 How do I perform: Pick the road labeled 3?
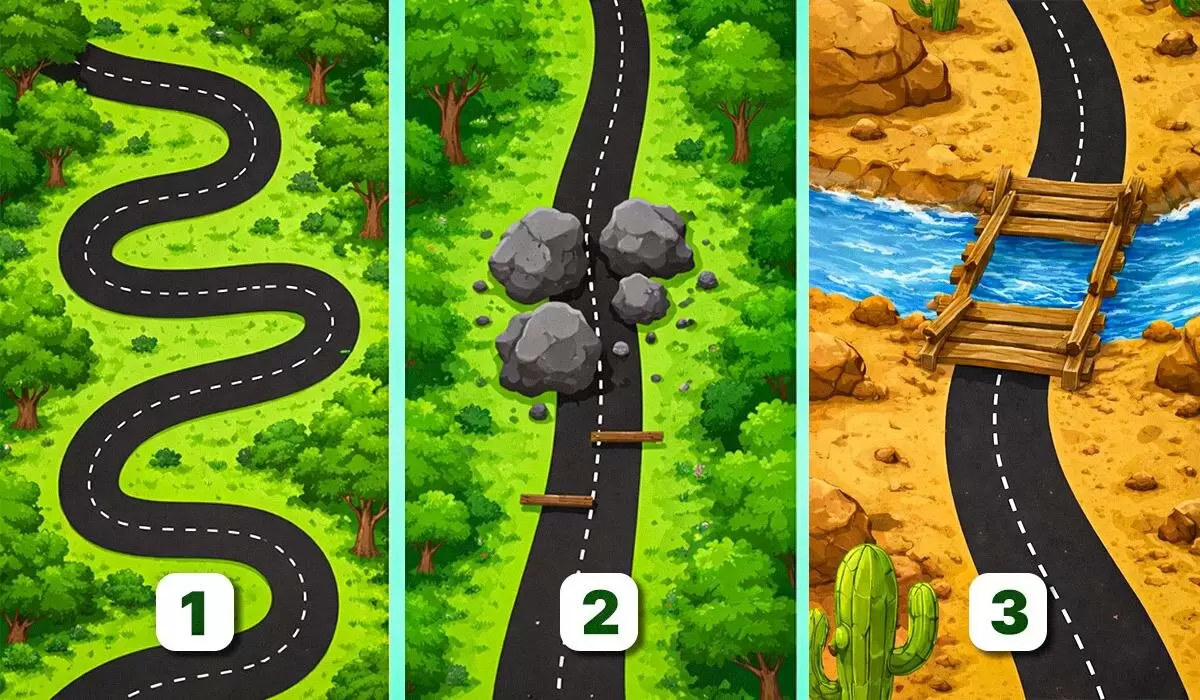1008,611
